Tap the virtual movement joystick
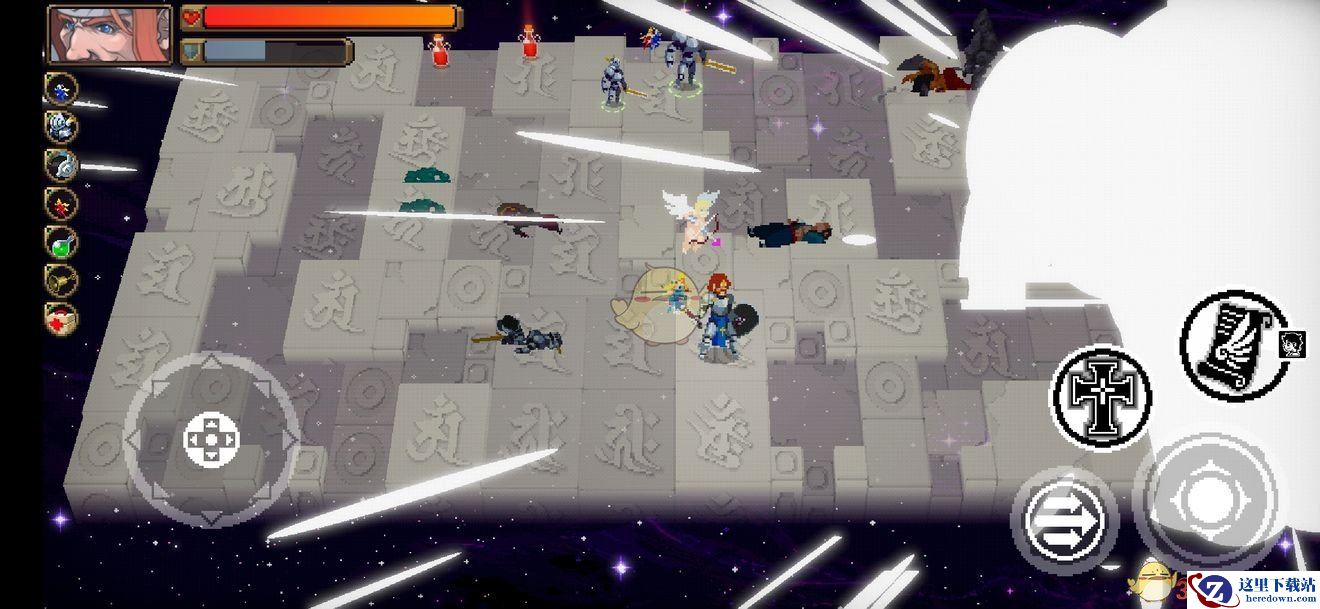 tap(212, 439)
